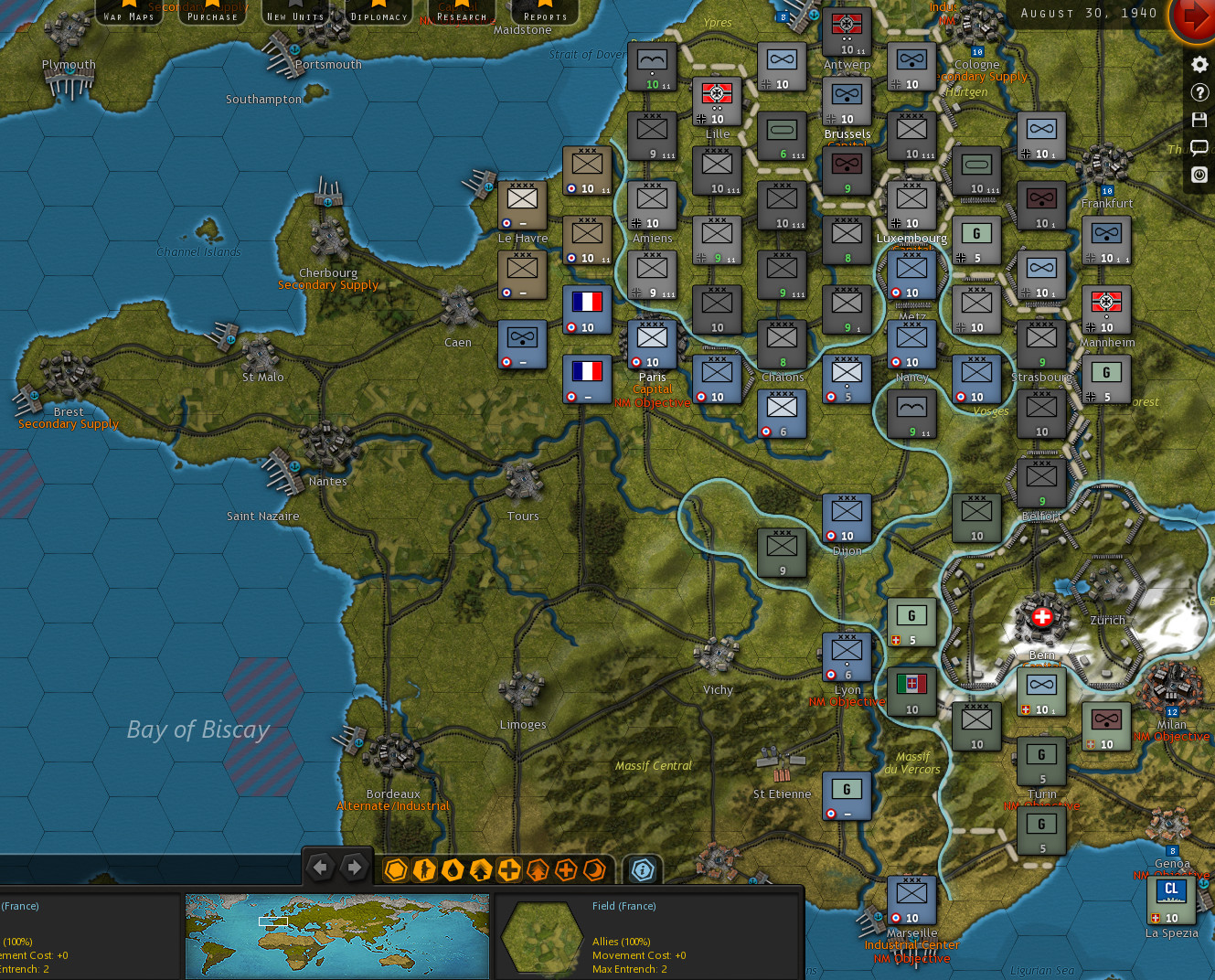Screen dimensions: 1215x980
Task: Toggle the moon night overlay filter
Action: coord(594,870)
